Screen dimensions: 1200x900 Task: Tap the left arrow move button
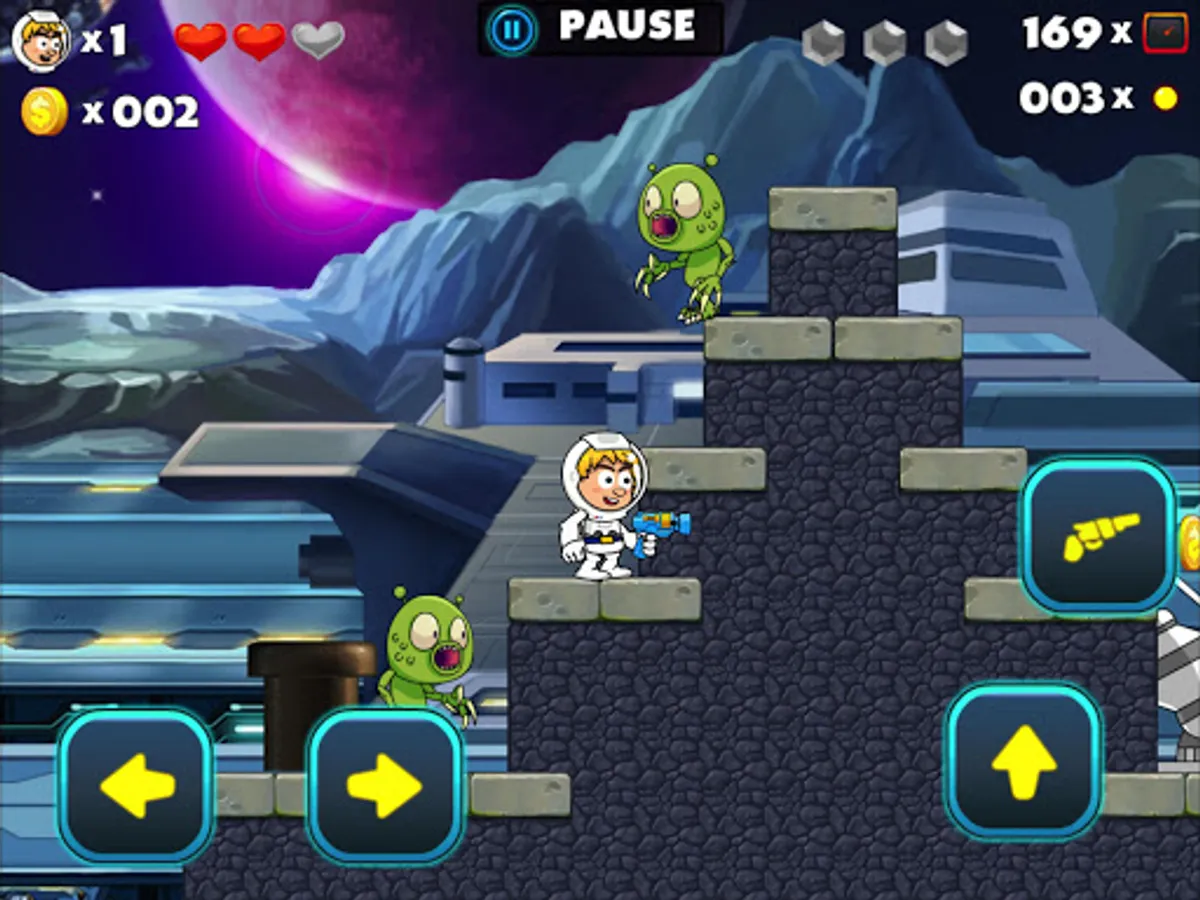[136, 785]
